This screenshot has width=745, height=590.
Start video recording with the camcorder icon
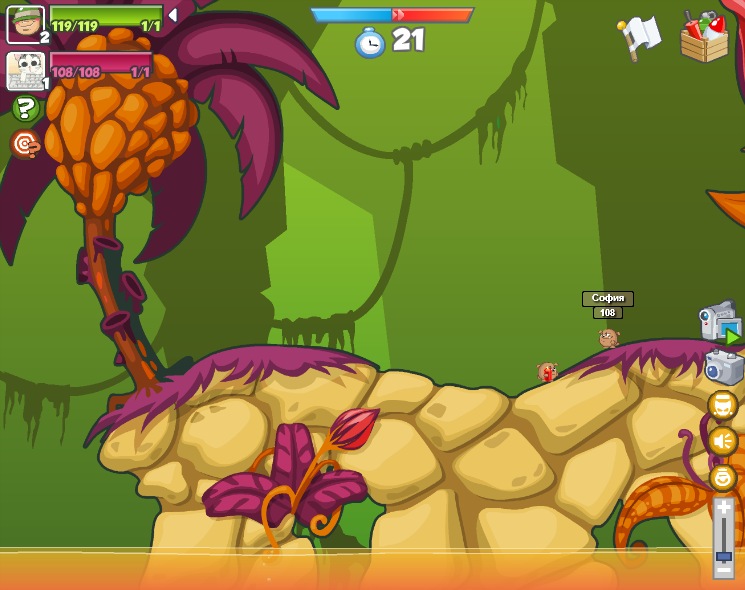719,322
